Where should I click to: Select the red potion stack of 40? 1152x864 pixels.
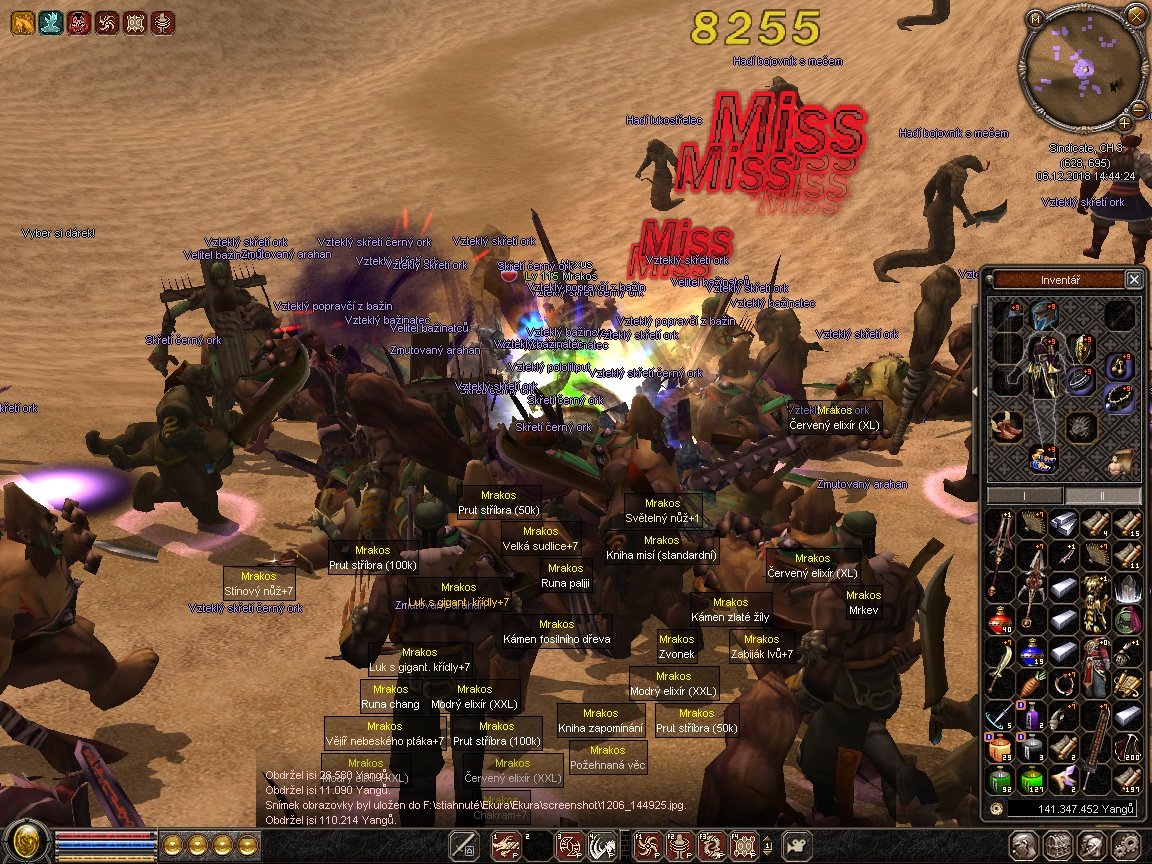[x=1001, y=621]
